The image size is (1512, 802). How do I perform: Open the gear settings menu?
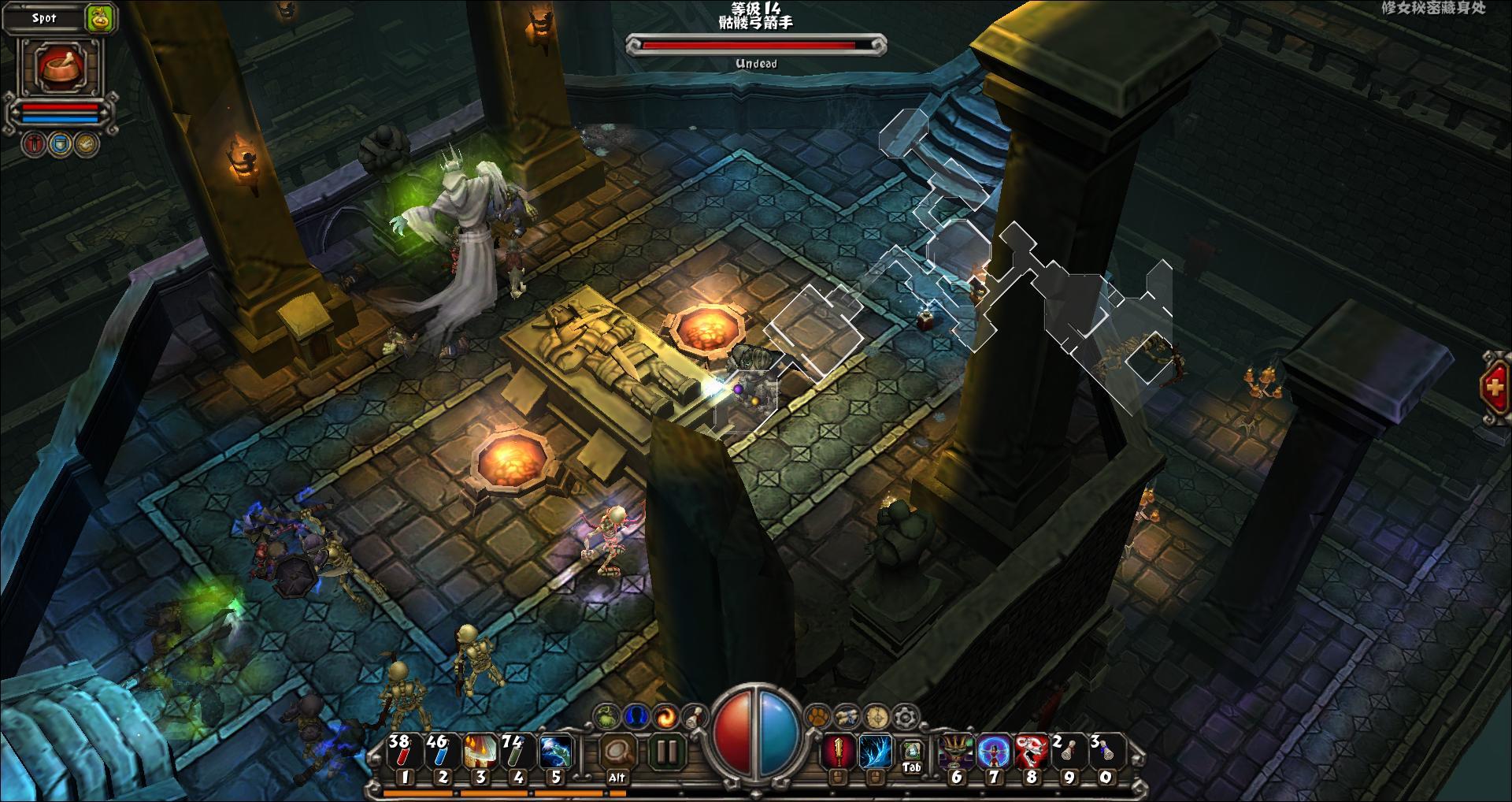(906, 716)
